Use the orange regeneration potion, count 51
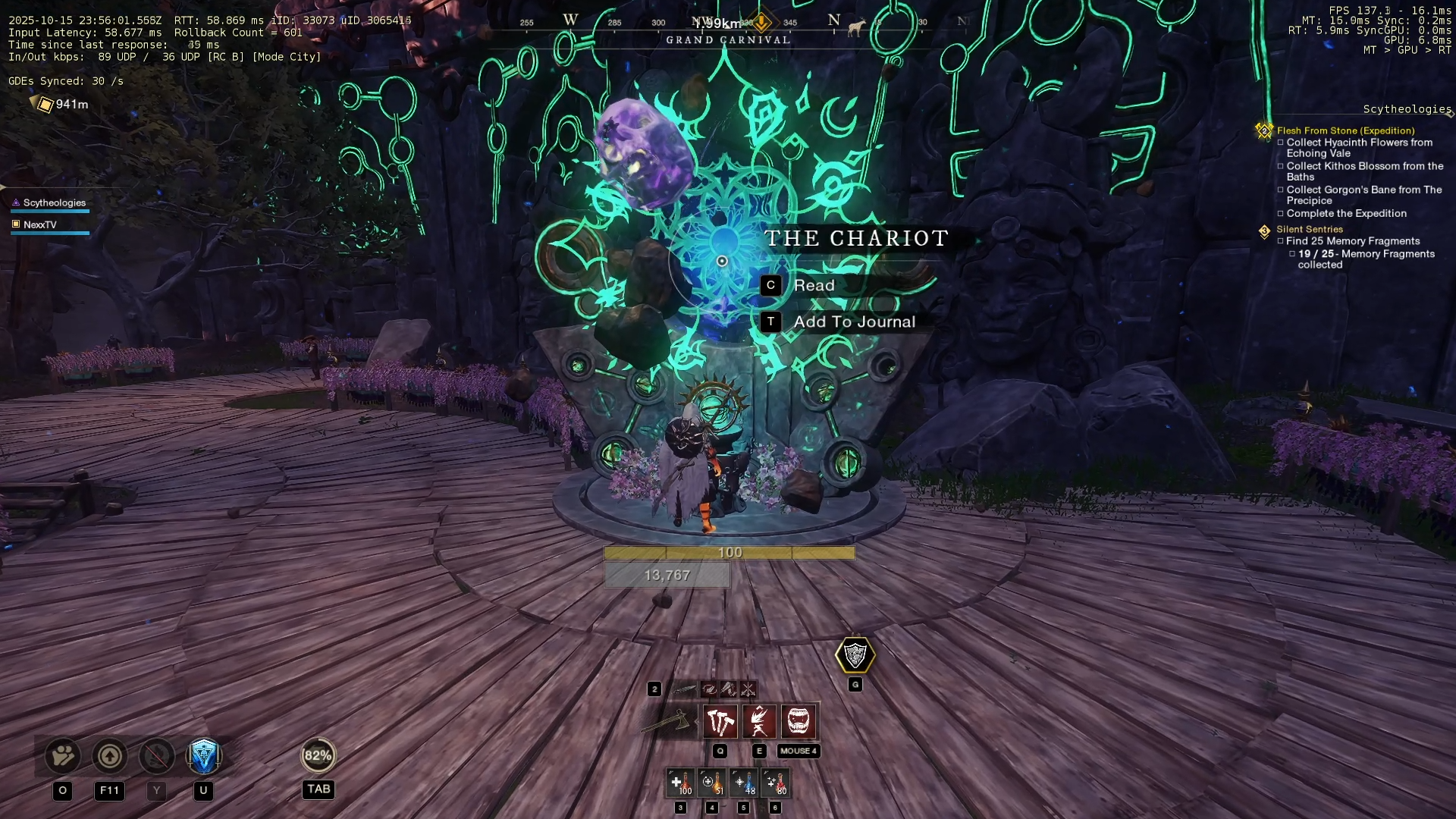The image size is (1456, 819). coord(712,783)
